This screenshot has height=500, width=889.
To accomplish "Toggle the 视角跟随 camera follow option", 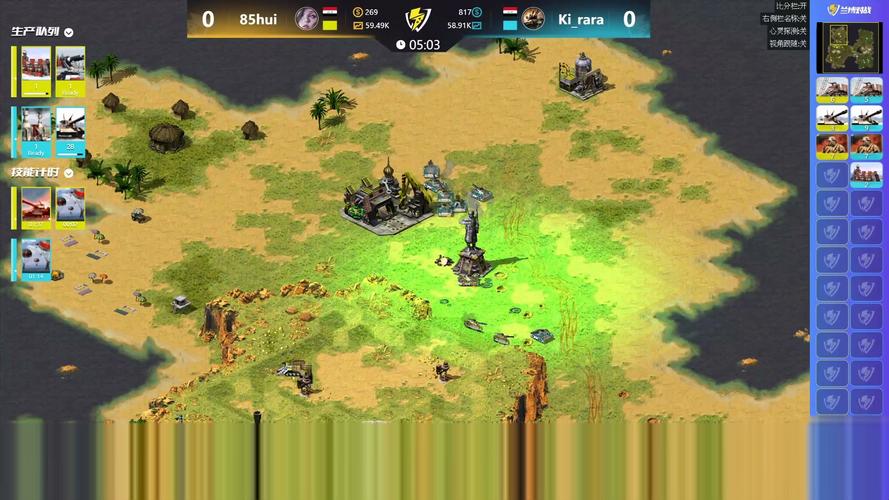I will click(788, 43).
